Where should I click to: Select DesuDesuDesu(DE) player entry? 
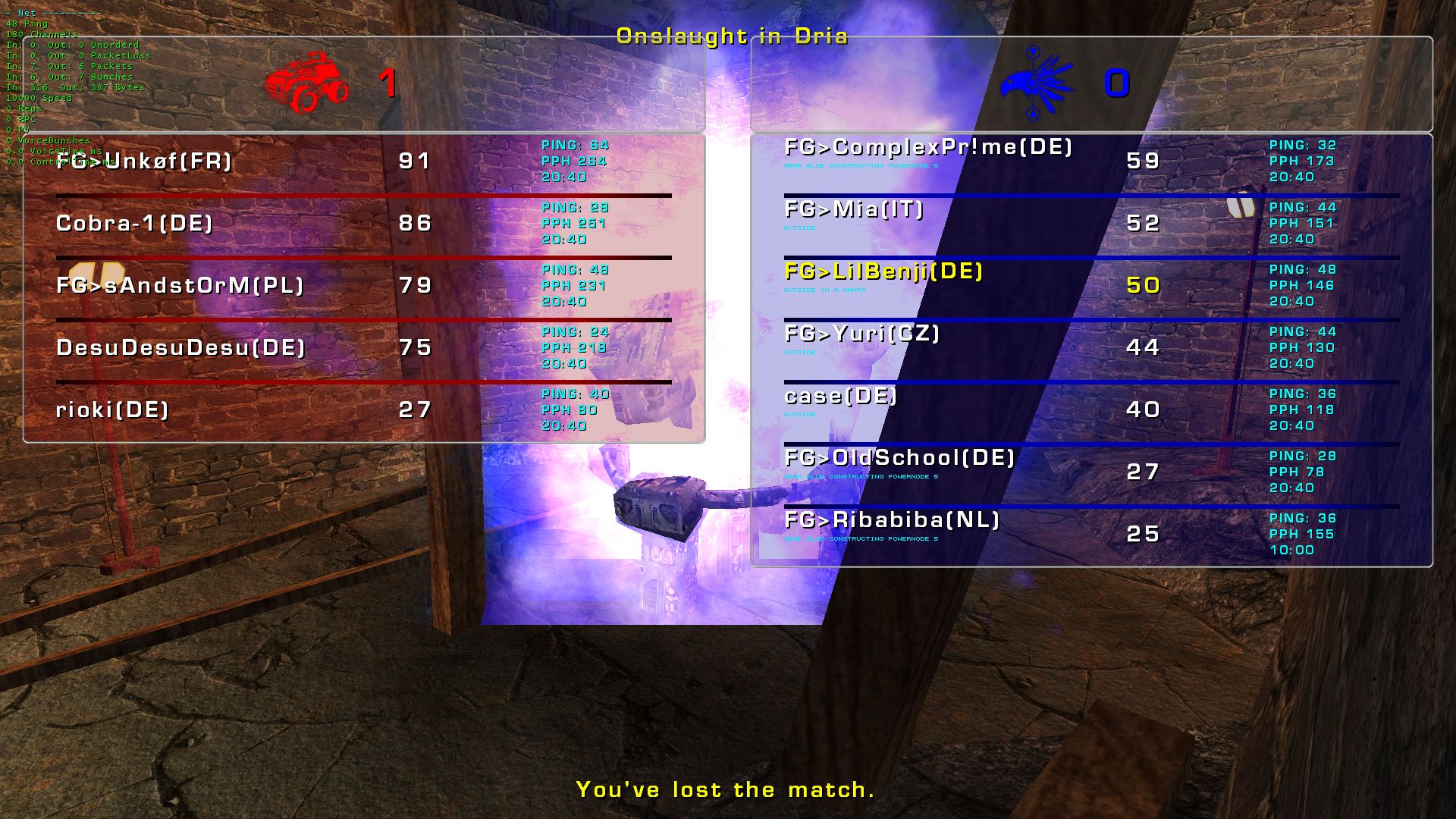pos(180,348)
